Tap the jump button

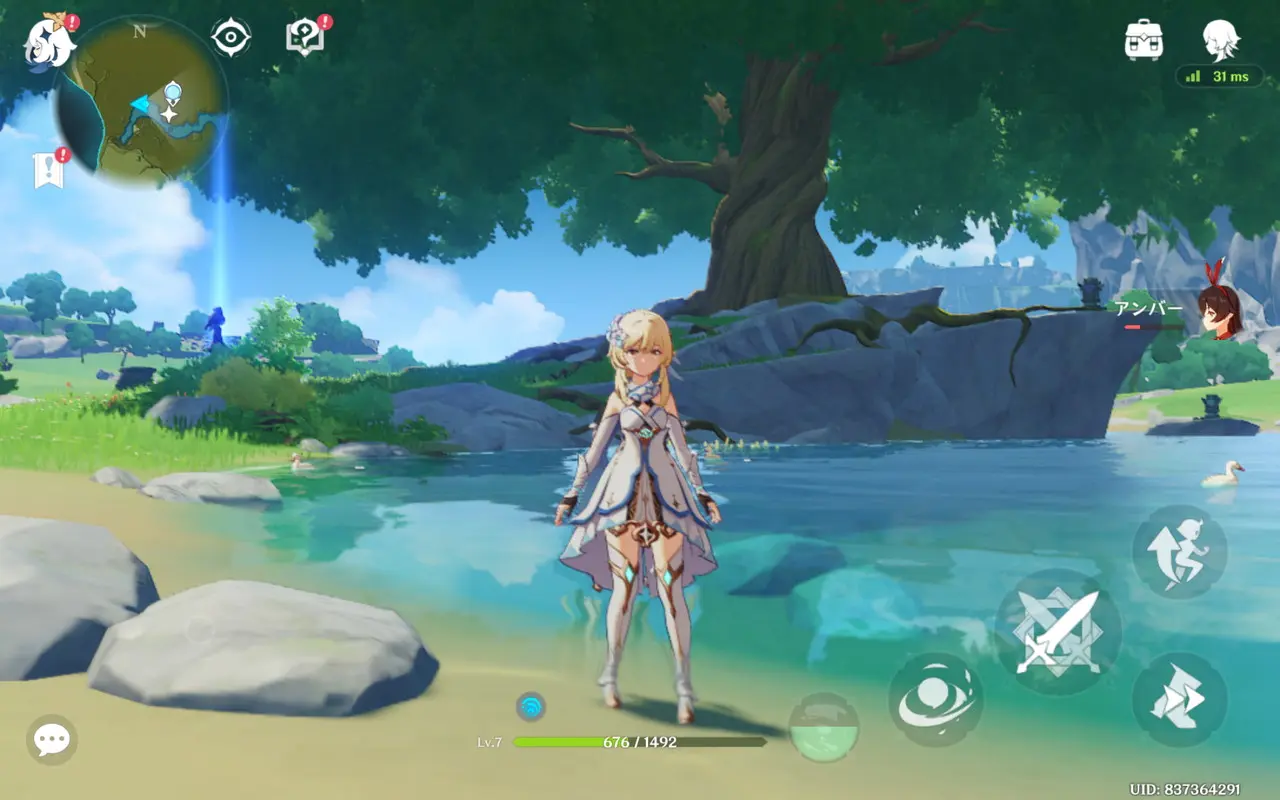pyautogui.click(x=1180, y=552)
